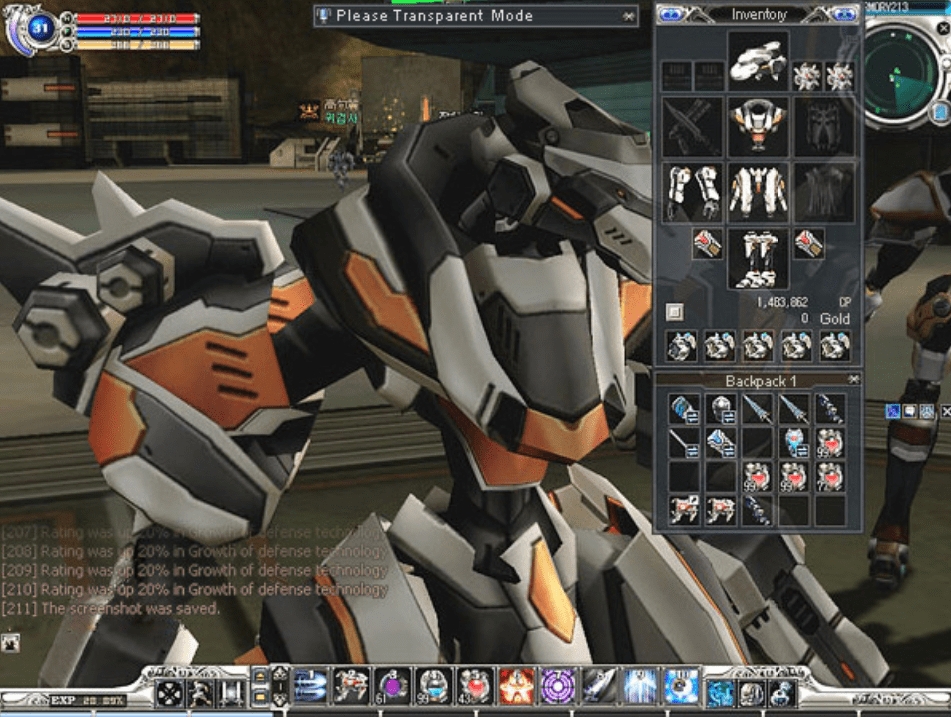Choose the equipped torso frame in Inventory center

coord(758,192)
